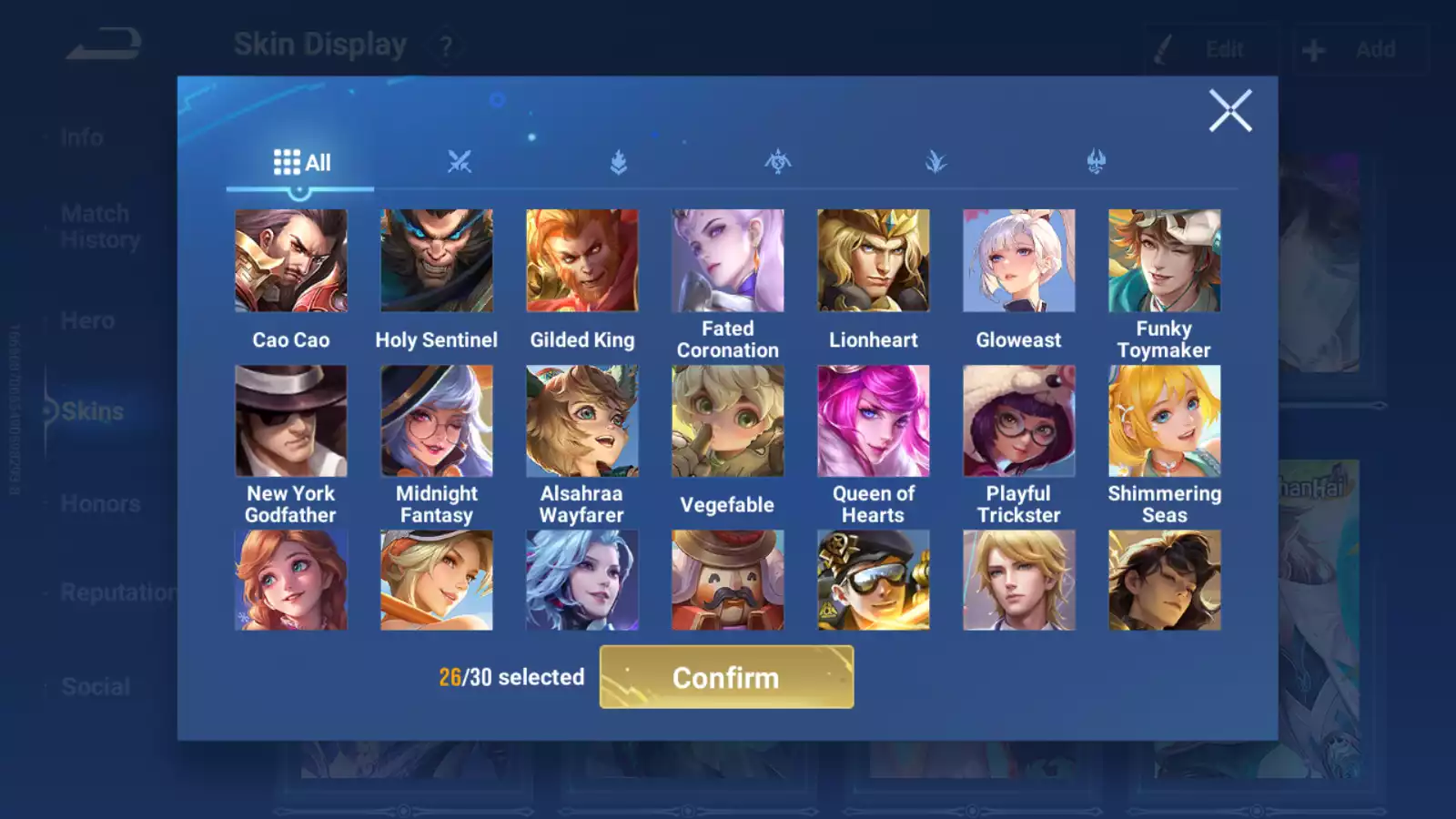This screenshot has height=819, width=1456.
Task: Close the skin selection dialog
Action: pos(1229,111)
